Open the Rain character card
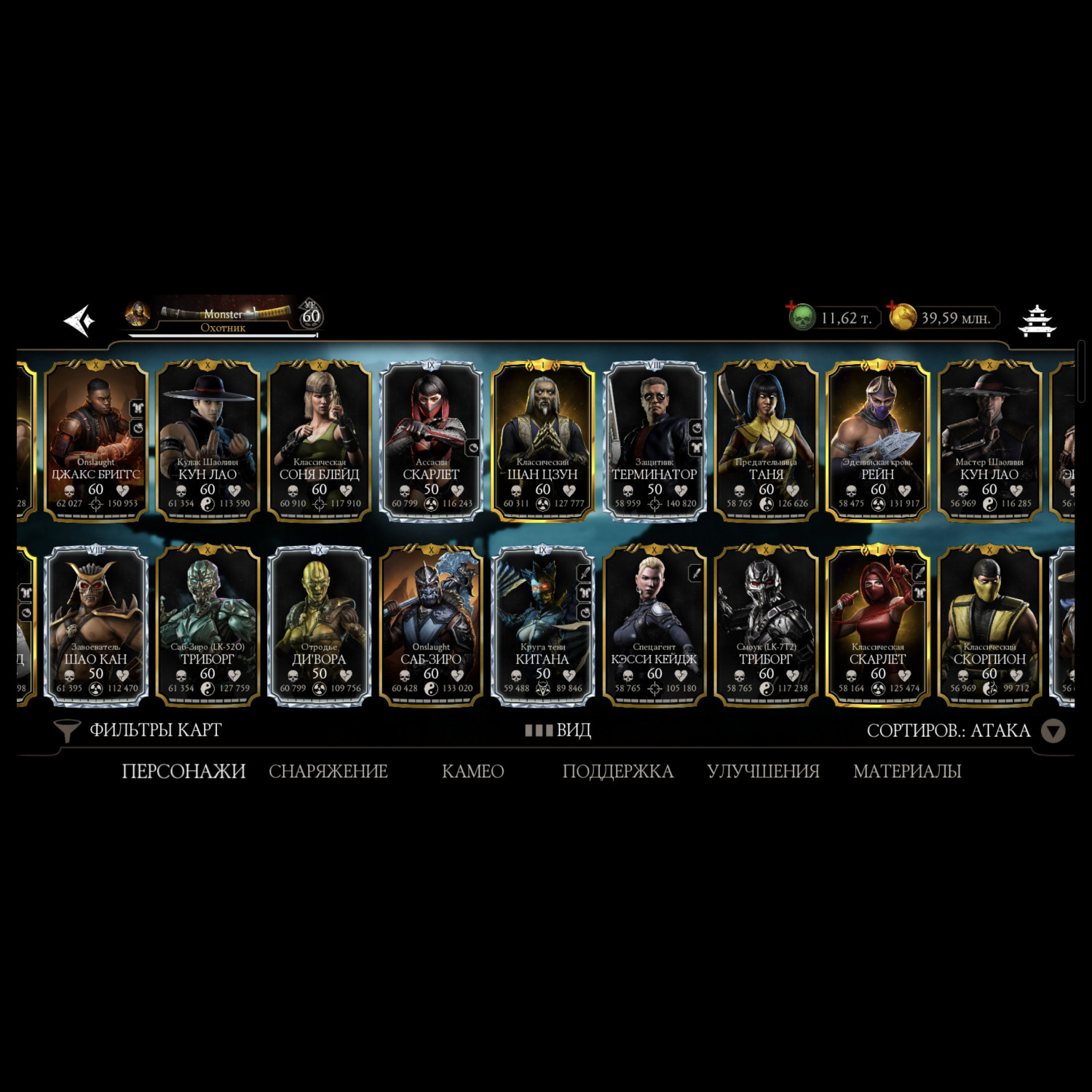This screenshot has height=1092, width=1092. 877,440
